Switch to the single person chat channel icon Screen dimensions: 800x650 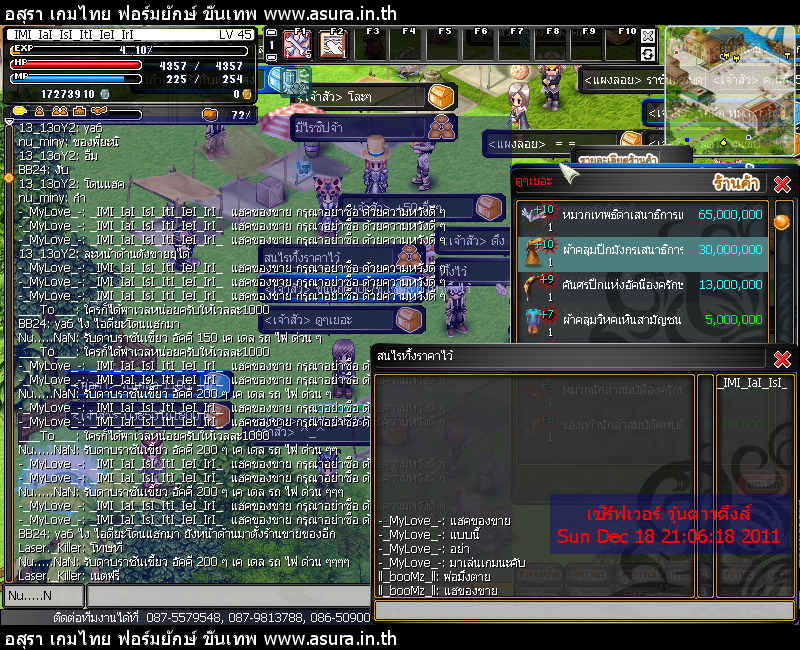click(36, 111)
